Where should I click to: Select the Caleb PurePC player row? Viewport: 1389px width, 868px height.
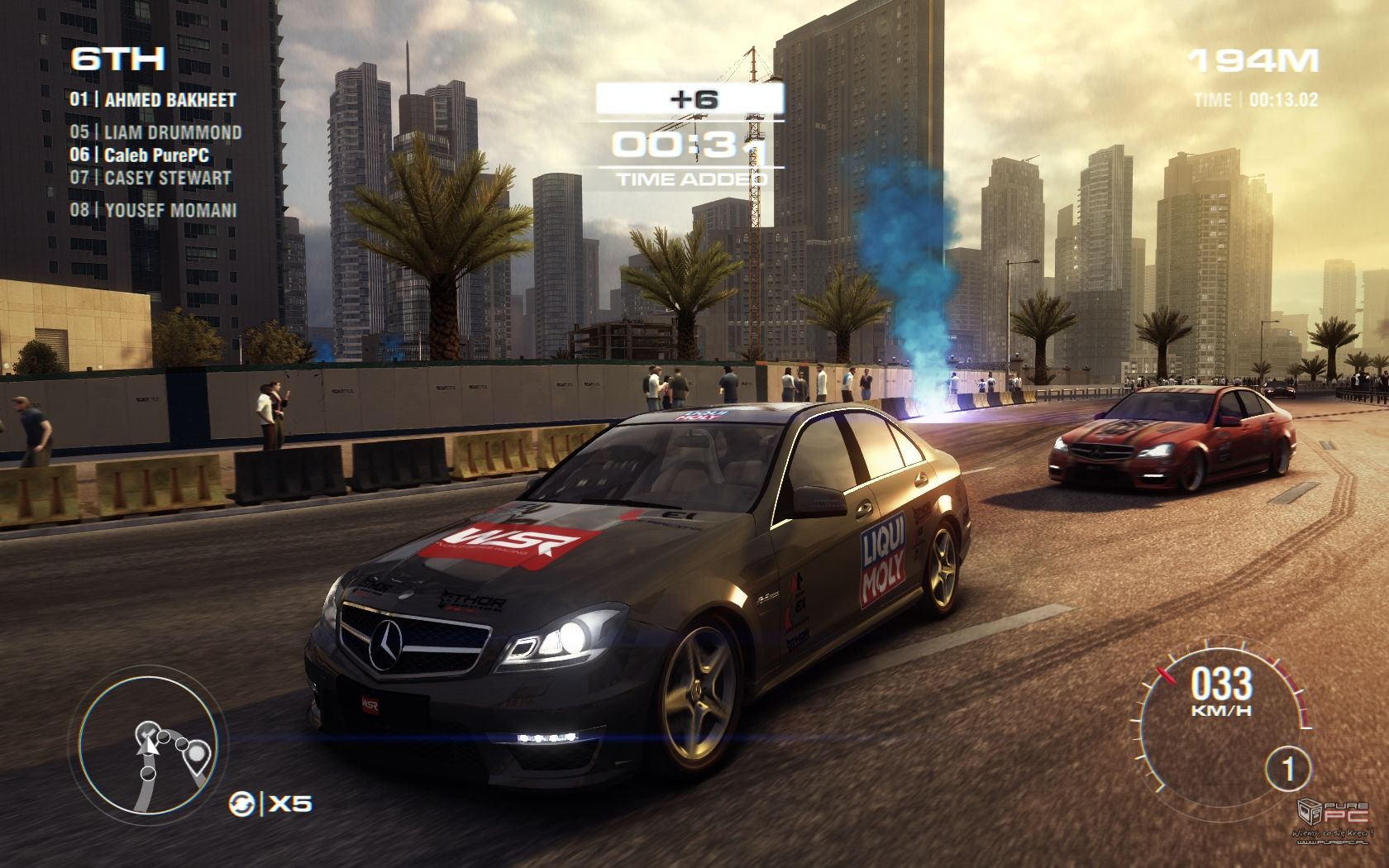[141, 155]
